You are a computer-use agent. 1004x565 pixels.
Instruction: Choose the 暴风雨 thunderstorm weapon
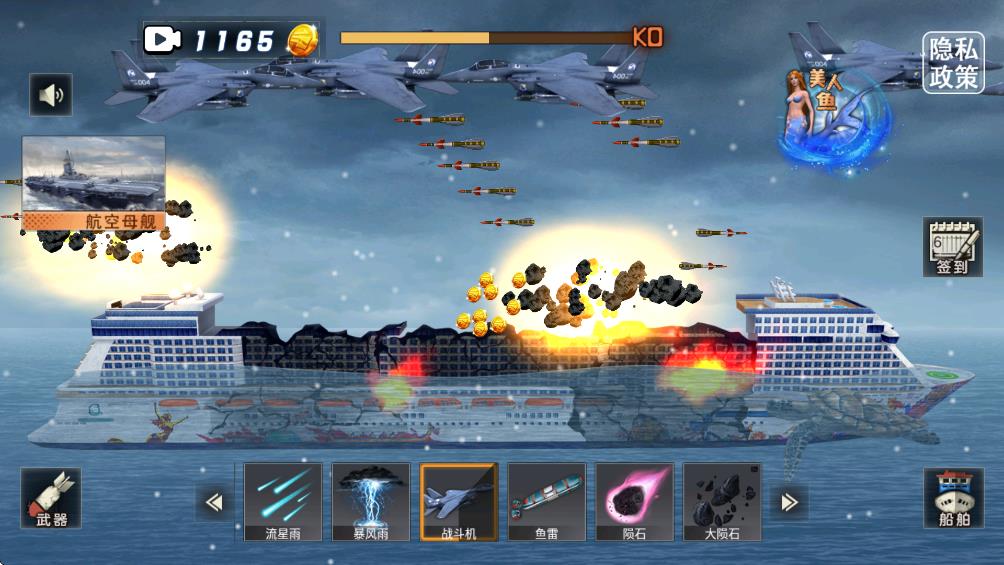371,502
